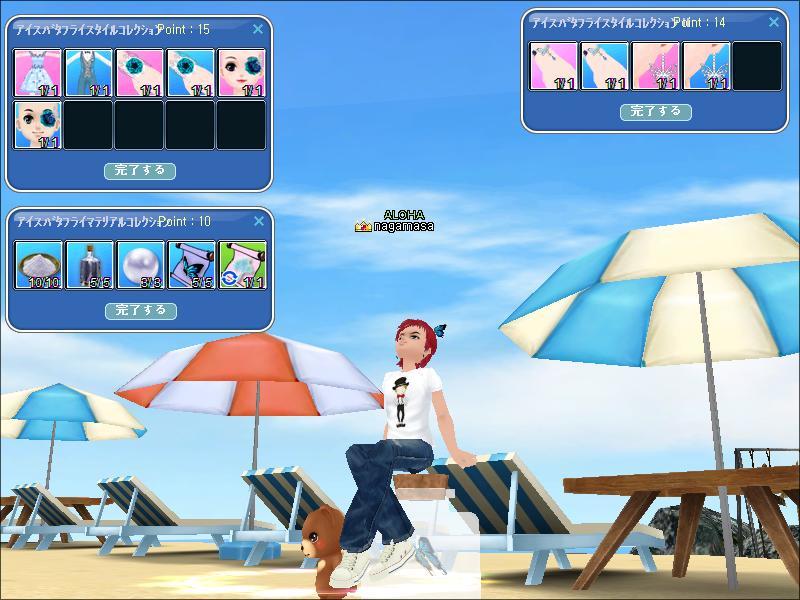The height and width of the screenshot is (600, 800).
Task: Select the boy face with rose eyepatch
Action: click(x=38, y=125)
